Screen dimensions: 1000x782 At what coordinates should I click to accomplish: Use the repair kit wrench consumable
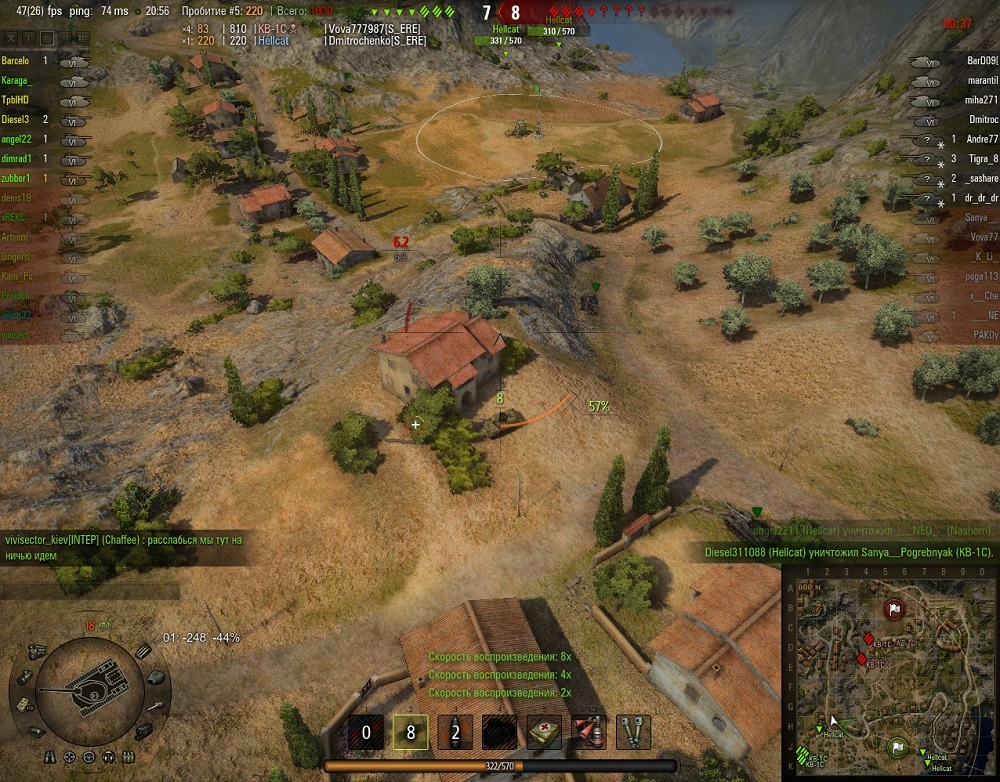[633, 732]
